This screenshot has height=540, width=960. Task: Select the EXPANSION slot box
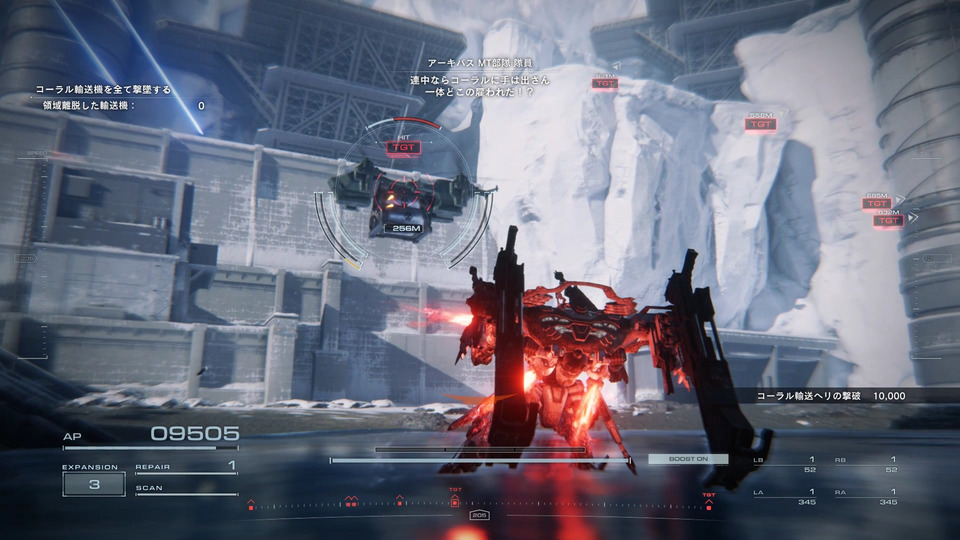pyautogui.click(x=93, y=484)
